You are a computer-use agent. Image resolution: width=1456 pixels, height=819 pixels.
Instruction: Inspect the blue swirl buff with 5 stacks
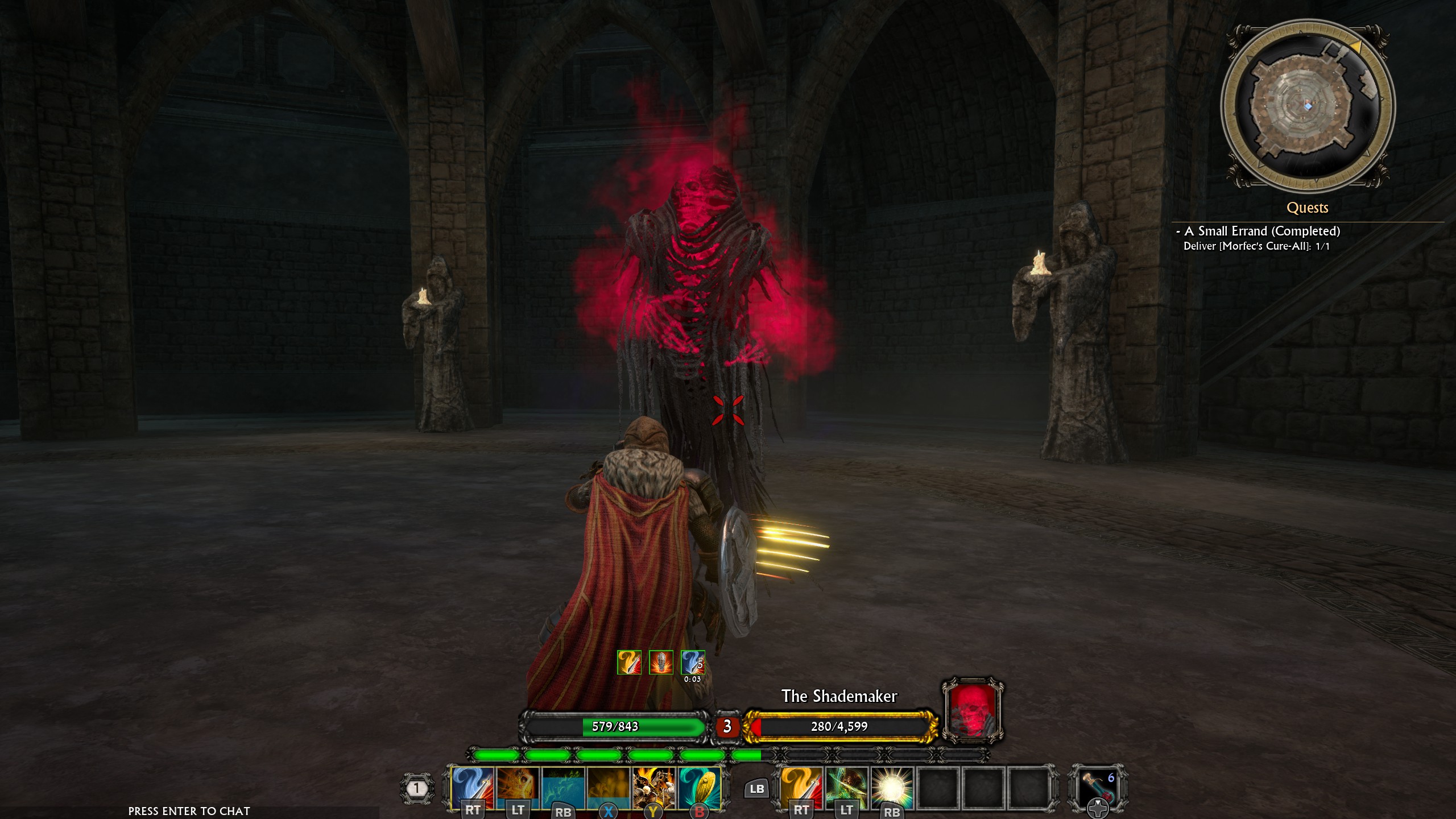(x=693, y=663)
